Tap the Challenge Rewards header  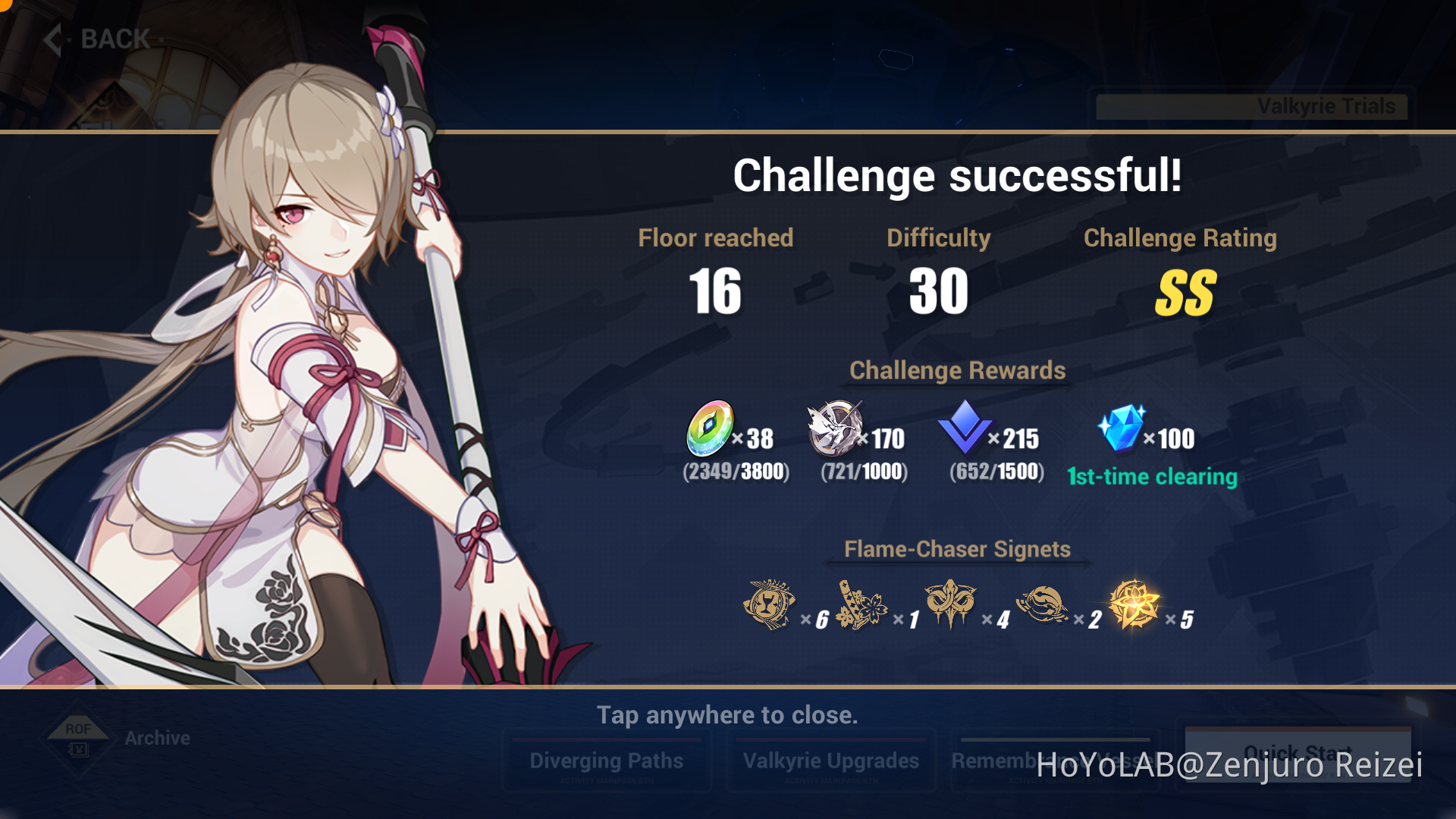(x=958, y=371)
